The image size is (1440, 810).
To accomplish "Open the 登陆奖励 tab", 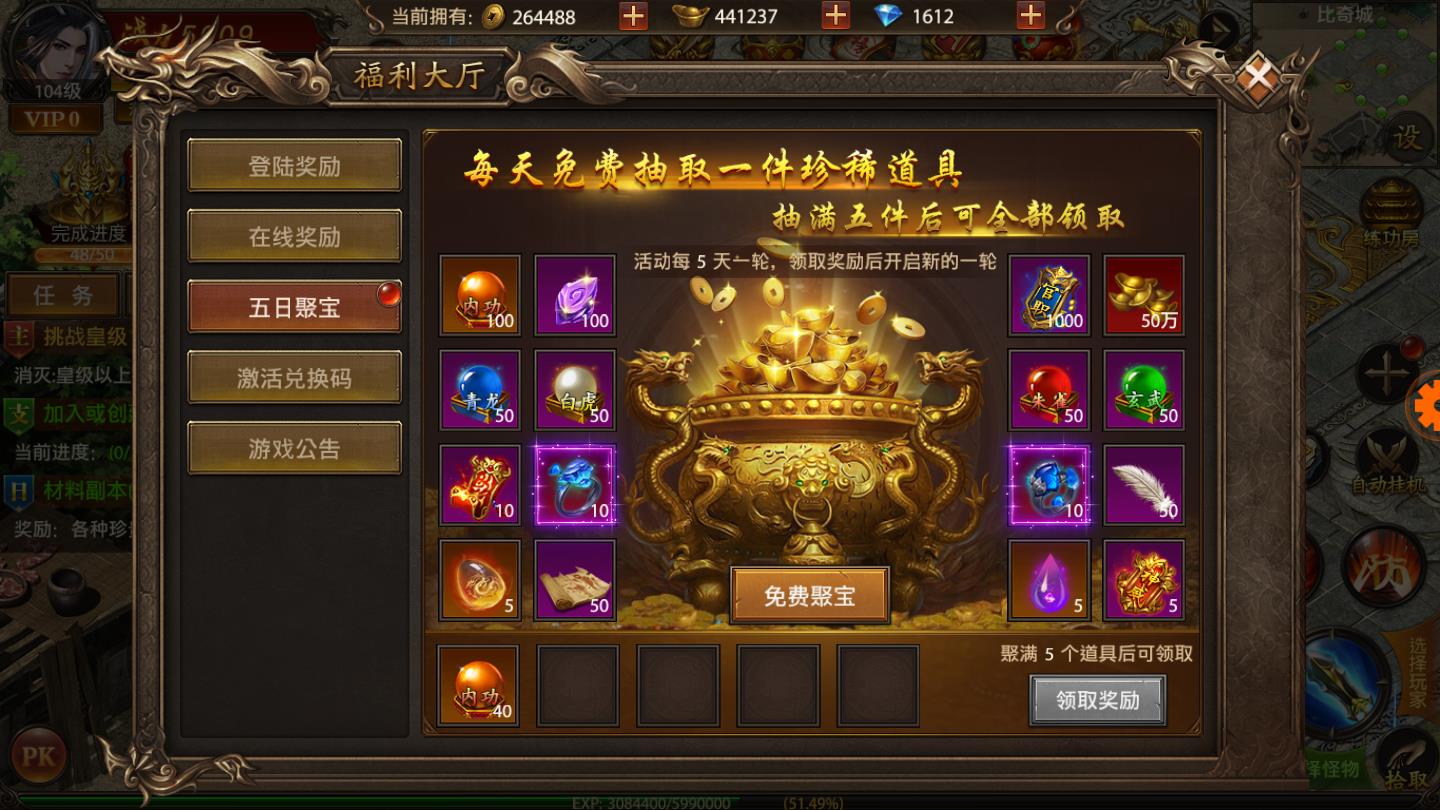I will [294, 166].
